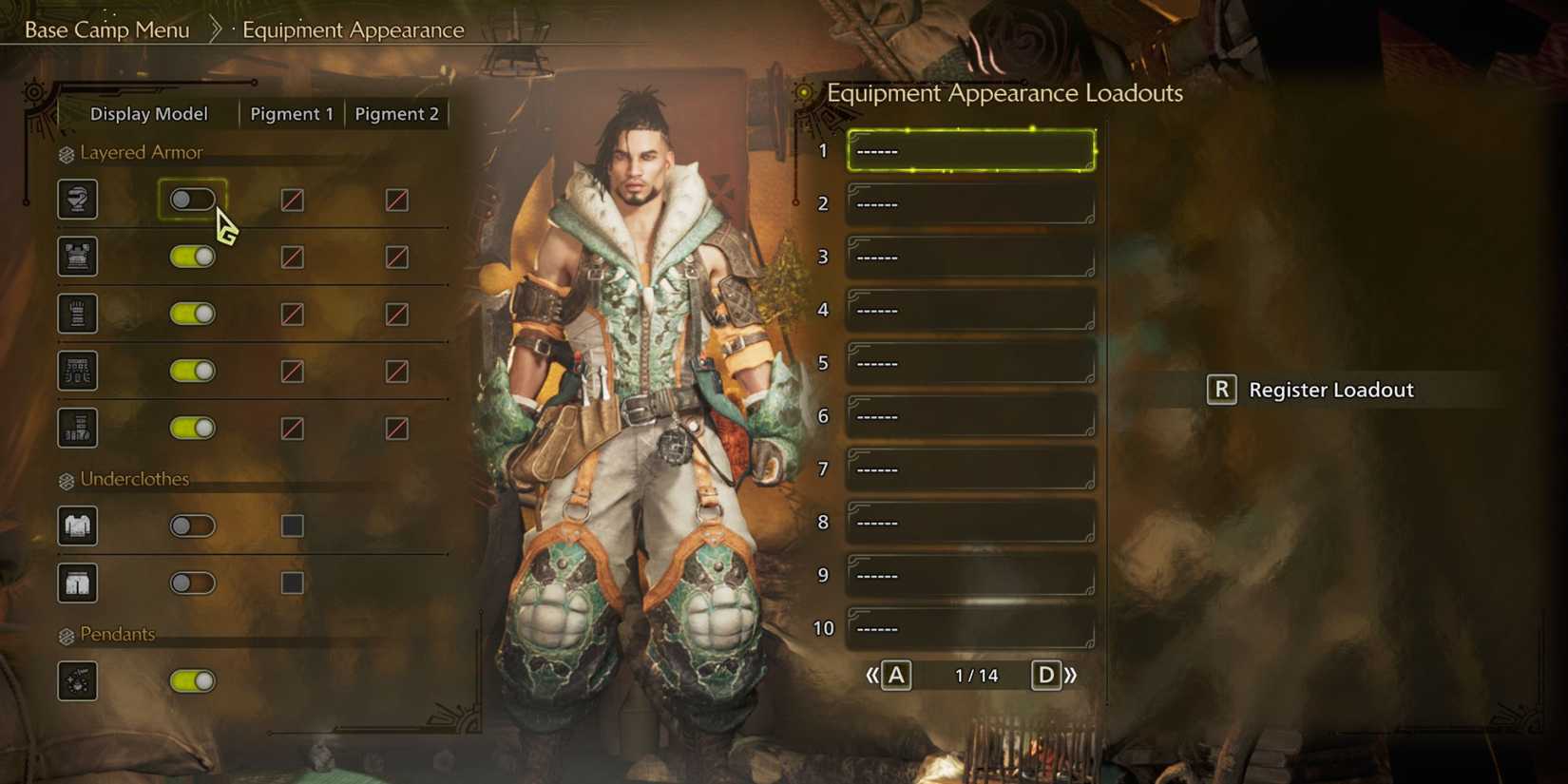Switch to the Pigment 1 tab
This screenshot has height=784, width=1568.
[x=291, y=113]
